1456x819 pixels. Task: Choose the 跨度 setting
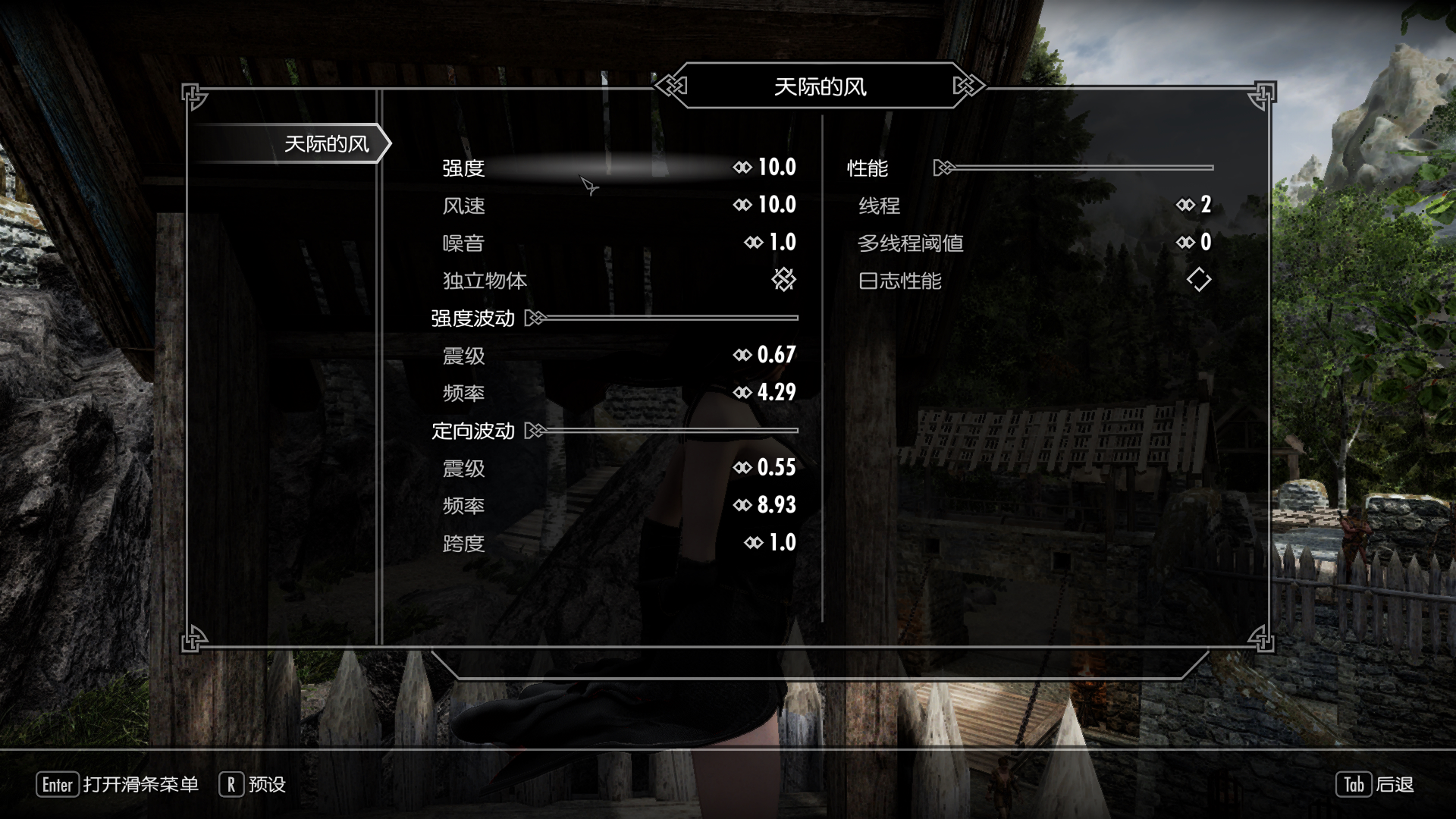[618, 543]
